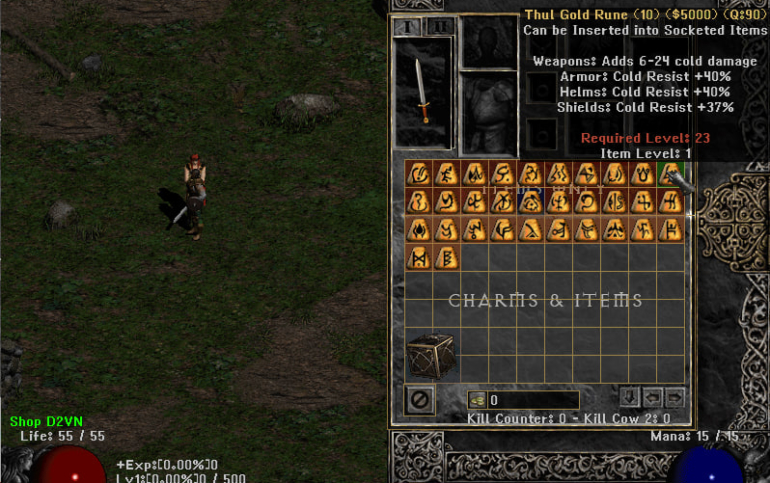
Task: Click the gold coins button
Action: point(477,400)
